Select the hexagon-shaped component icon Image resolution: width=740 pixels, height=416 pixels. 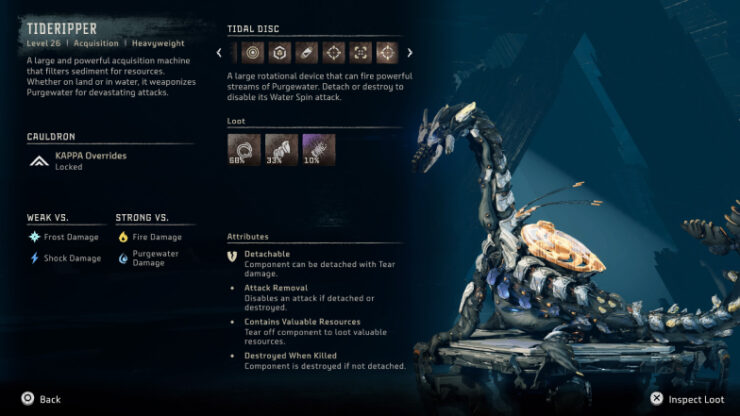(x=279, y=53)
